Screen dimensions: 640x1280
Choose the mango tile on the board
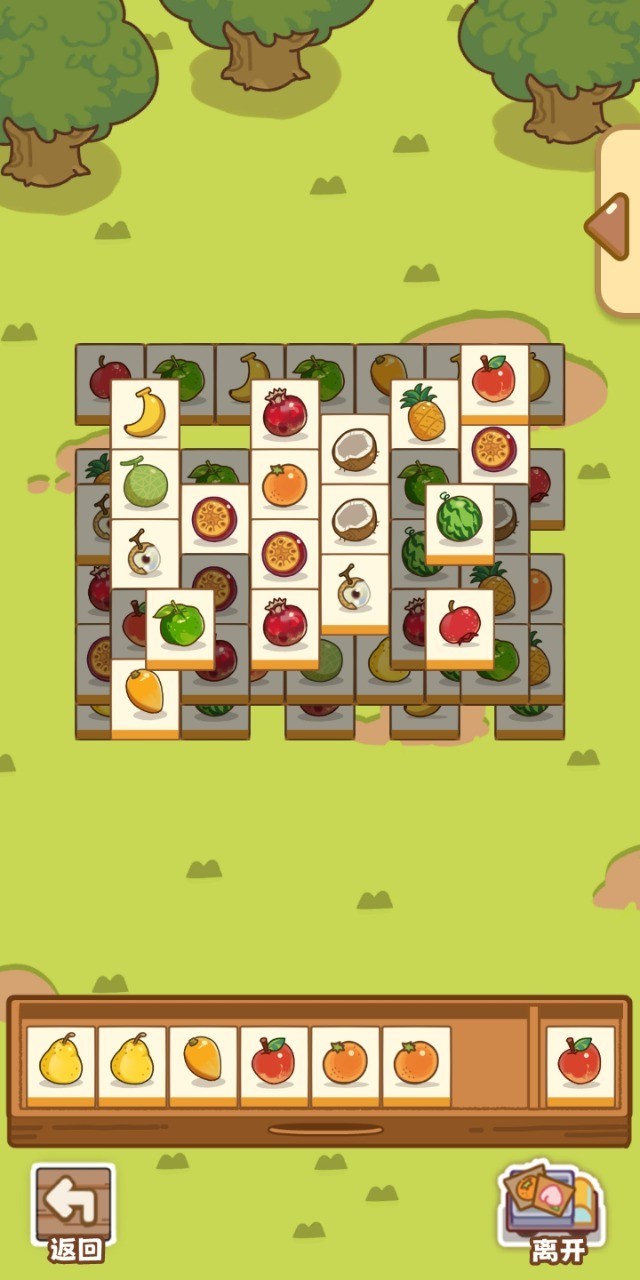(145, 694)
